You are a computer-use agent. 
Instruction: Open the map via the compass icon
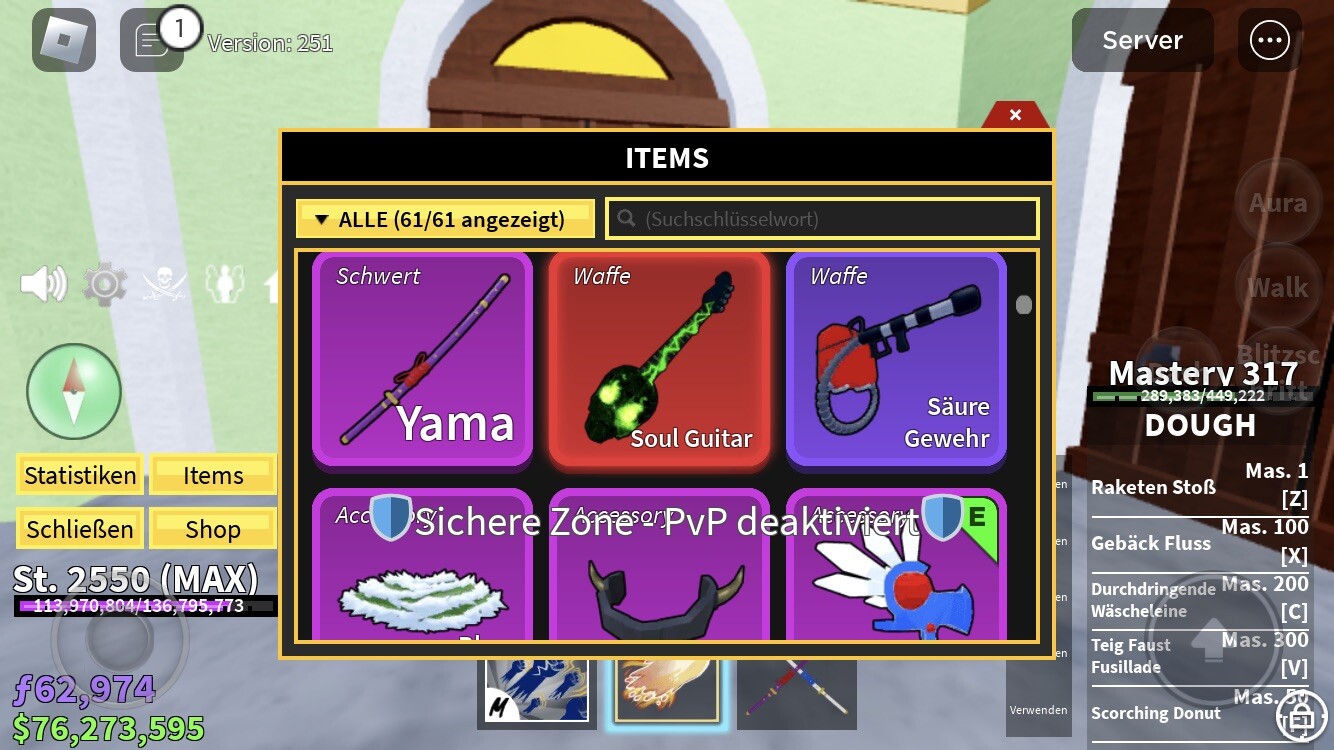(74, 392)
